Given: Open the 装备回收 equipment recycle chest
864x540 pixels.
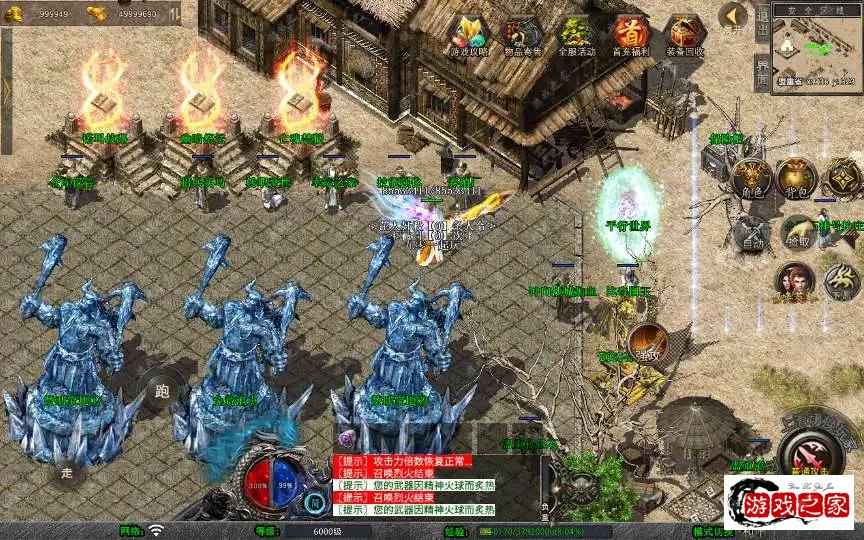Looking at the screenshot, I should point(684,36).
